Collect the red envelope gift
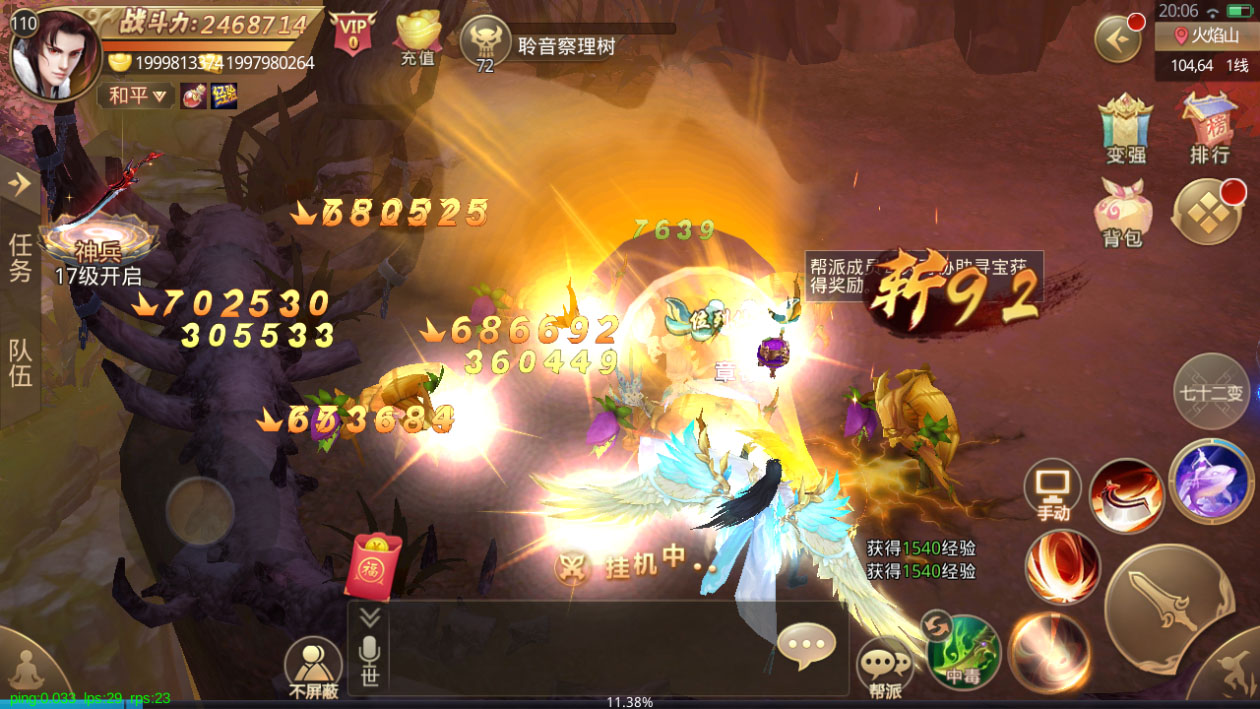Image resolution: width=1260 pixels, height=709 pixels. (372, 566)
